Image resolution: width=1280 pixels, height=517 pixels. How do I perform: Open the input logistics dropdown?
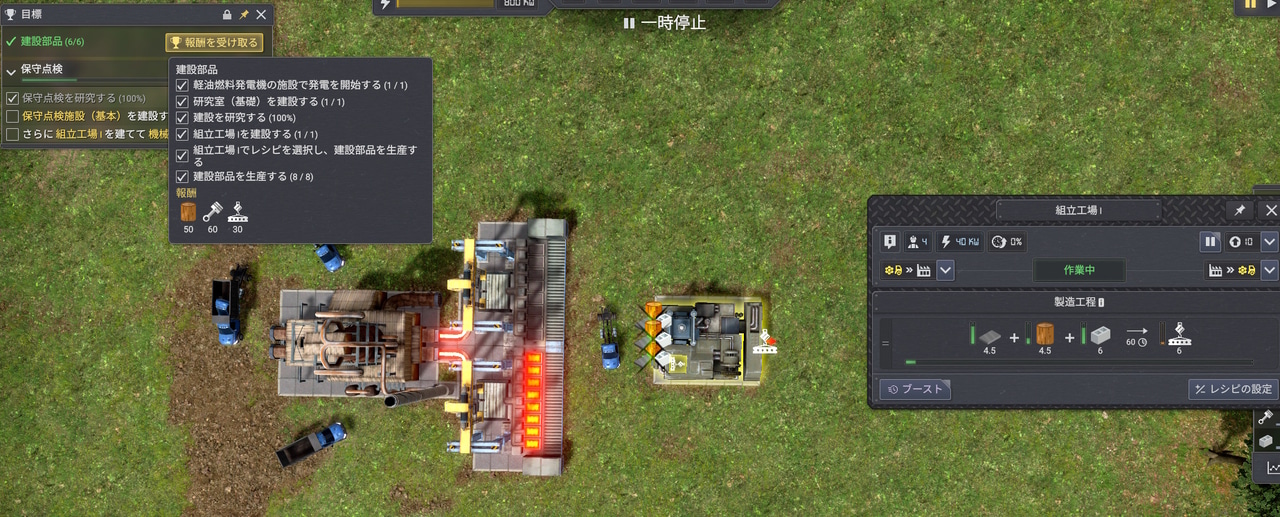pyautogui.click(x=945, y=270)
